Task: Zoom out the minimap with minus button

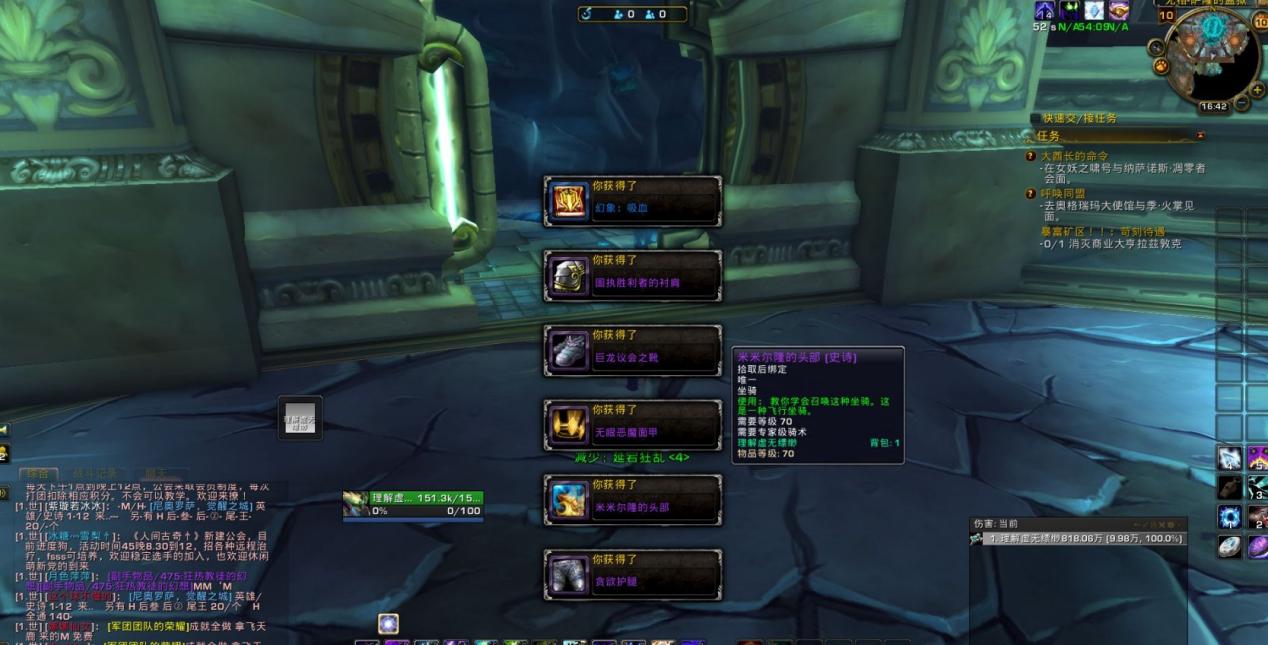Action: [1243, 103]
